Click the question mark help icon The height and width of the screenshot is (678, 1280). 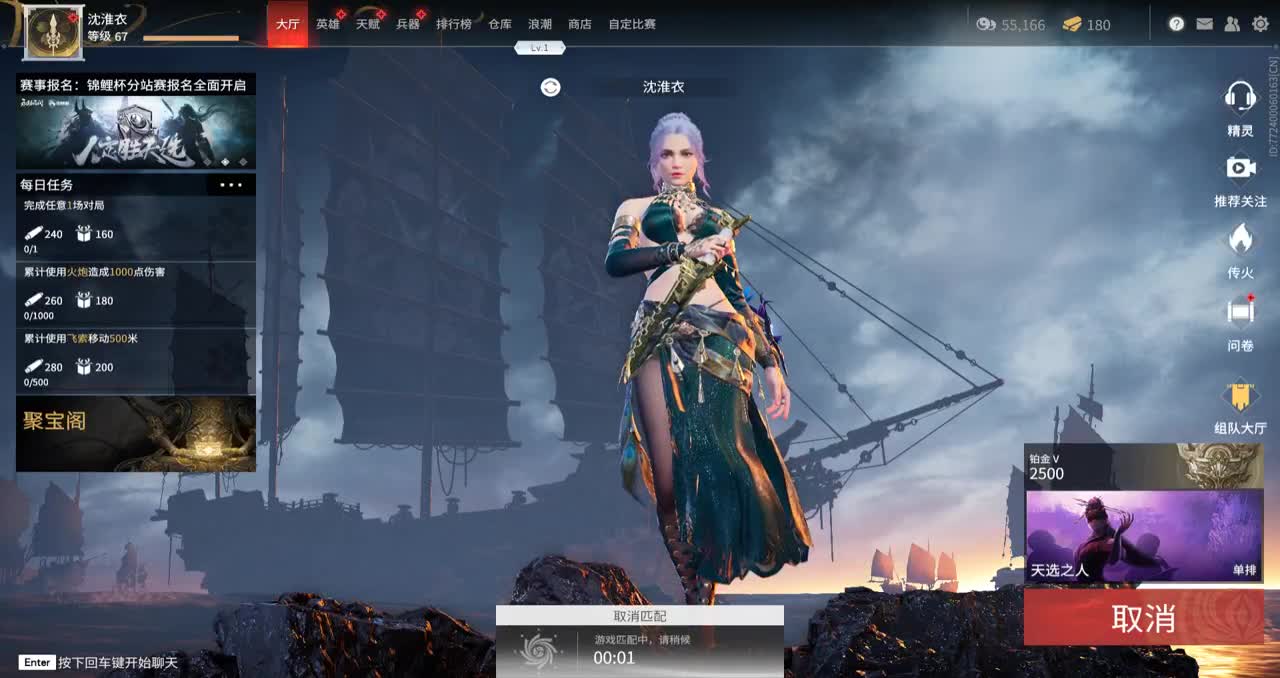tap(1176, 24)
